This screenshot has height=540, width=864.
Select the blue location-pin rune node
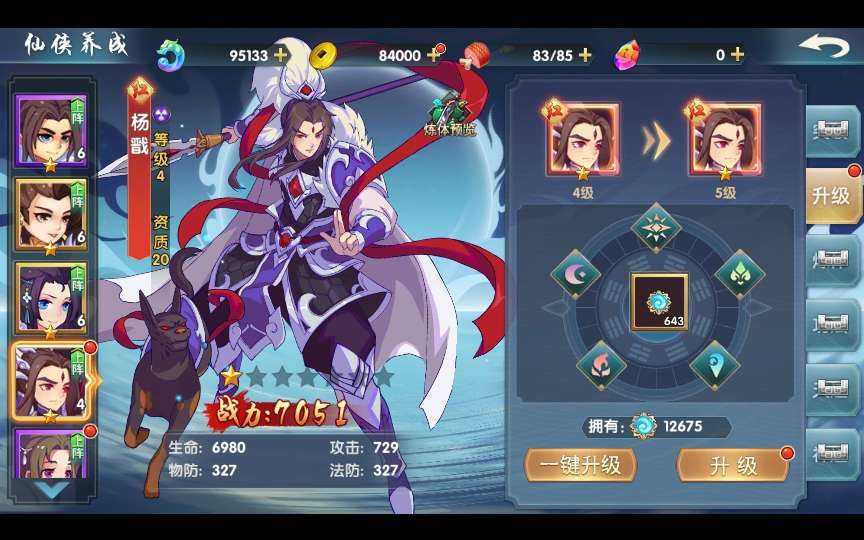coord(714,363)
